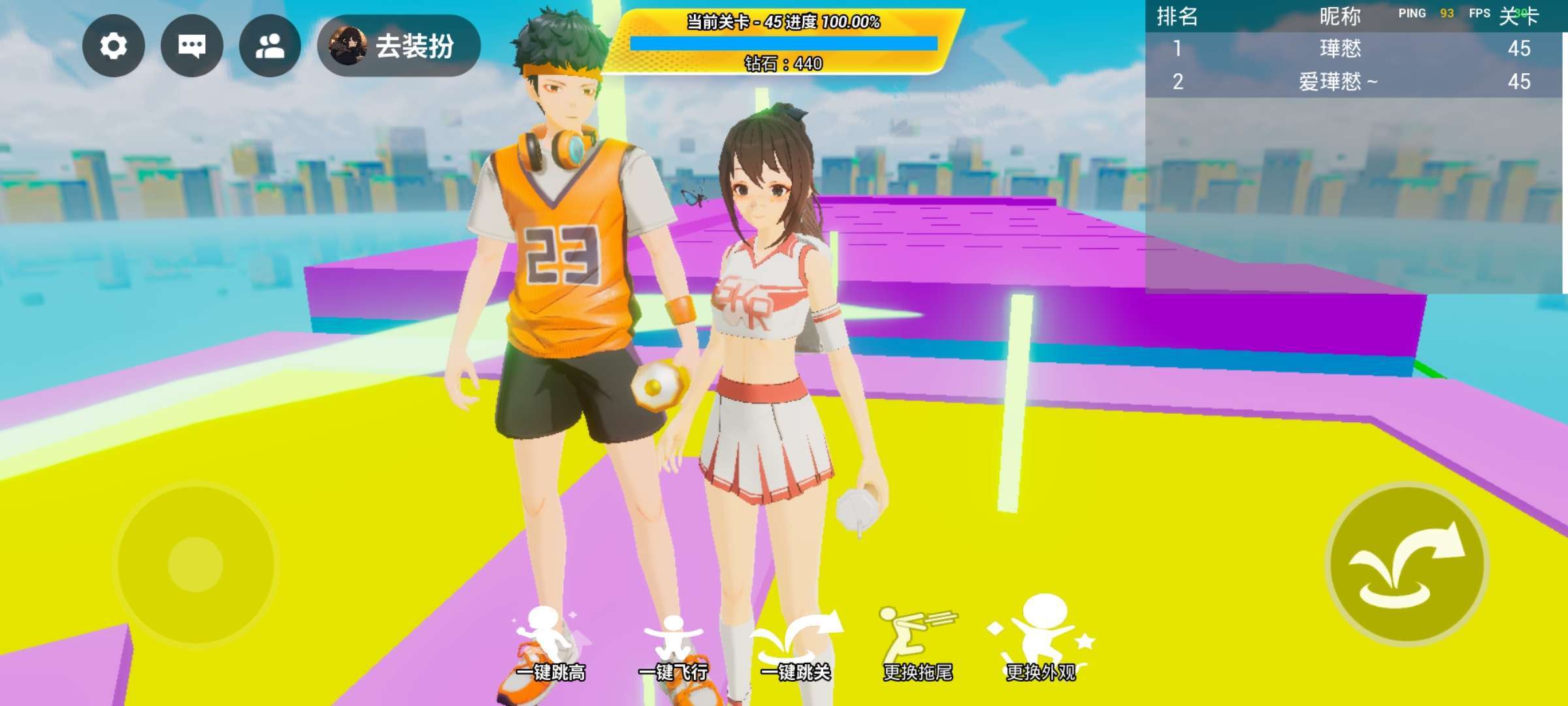The width and height of the screenshot is (1568, 706).
Task: Open the chat bubble panel
Action: pyautogui.click(x=191, y=46)
